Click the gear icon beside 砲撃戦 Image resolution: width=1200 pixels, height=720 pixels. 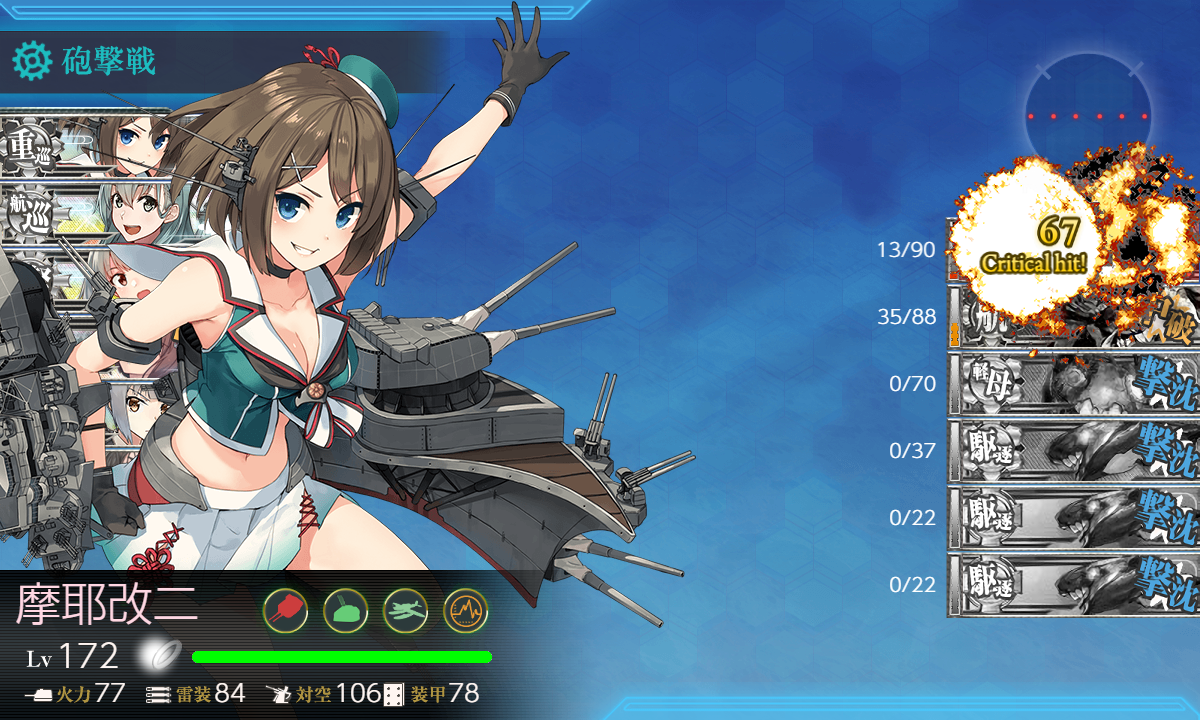click(31, 62)
